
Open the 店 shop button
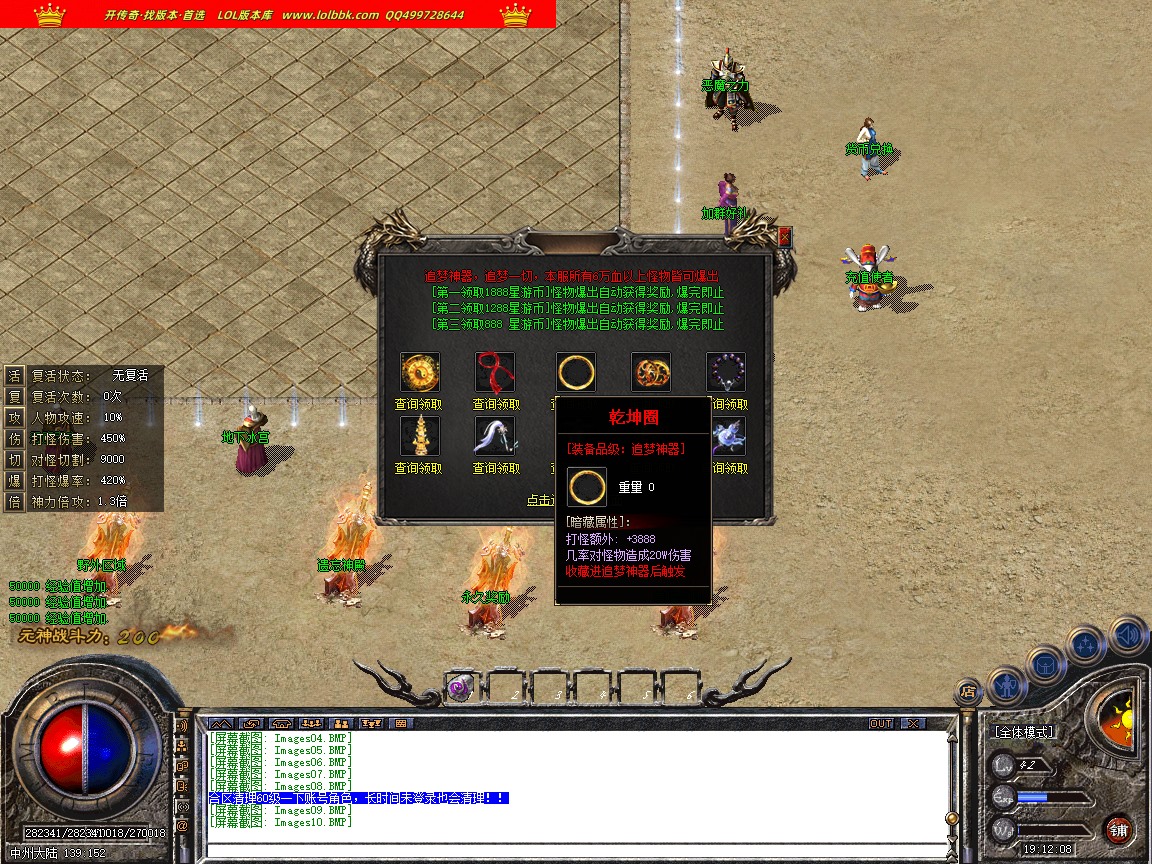[x=967, y=690]
